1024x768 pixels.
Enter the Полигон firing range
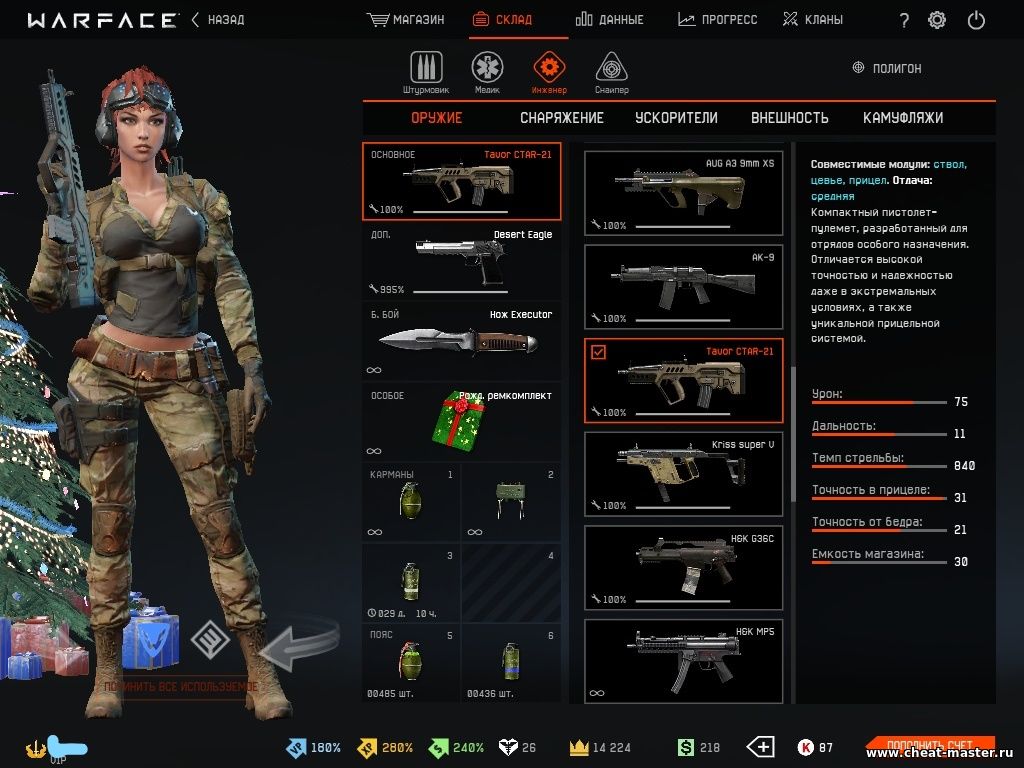coord(887,68)
